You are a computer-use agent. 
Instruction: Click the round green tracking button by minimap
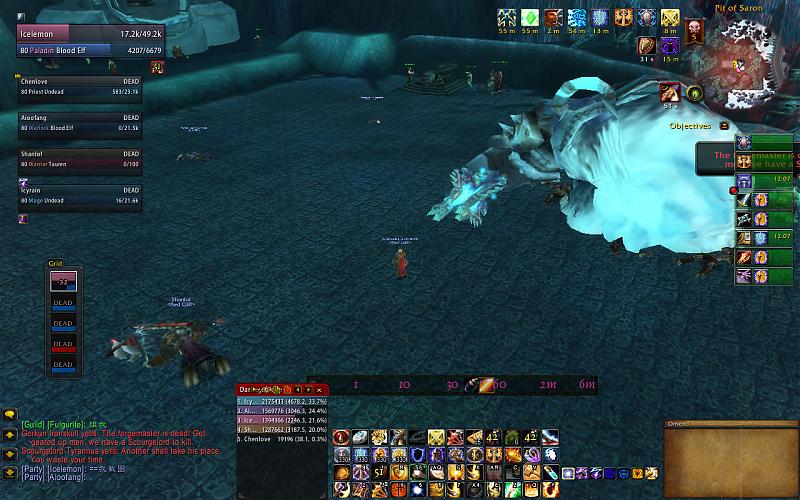point(694,93)
